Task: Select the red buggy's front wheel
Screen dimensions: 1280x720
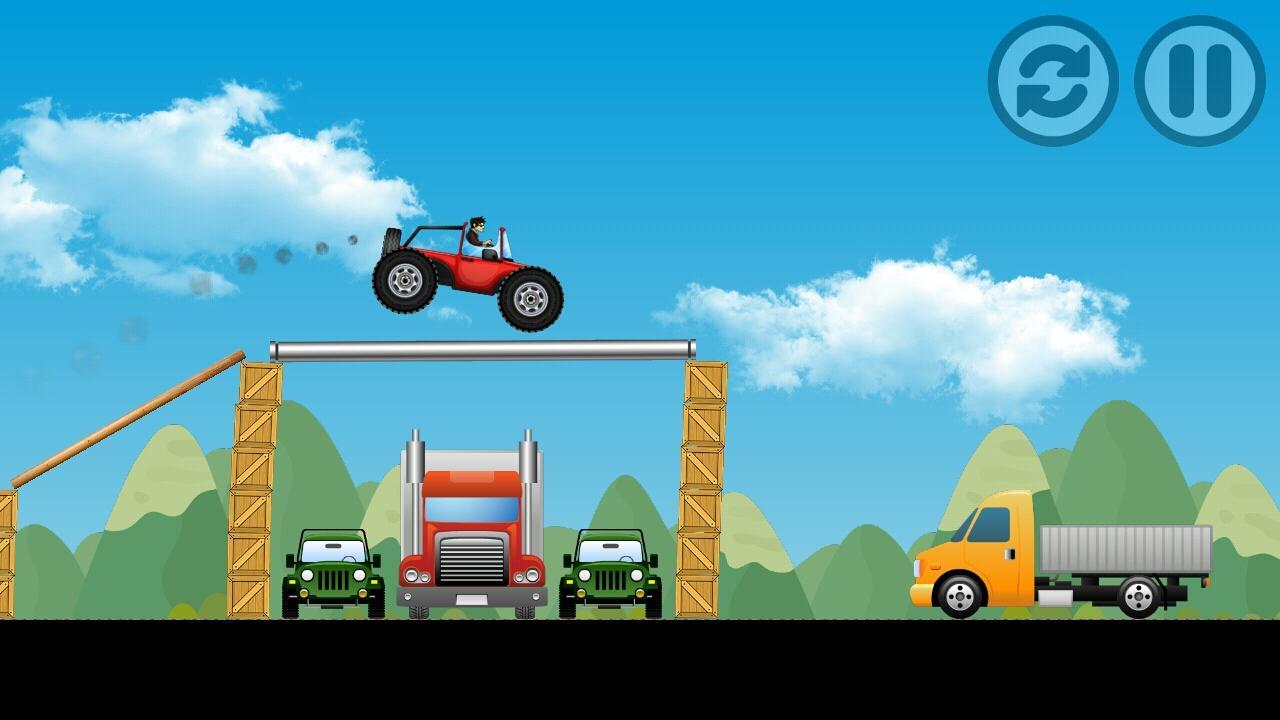Action: pos(530,297)
